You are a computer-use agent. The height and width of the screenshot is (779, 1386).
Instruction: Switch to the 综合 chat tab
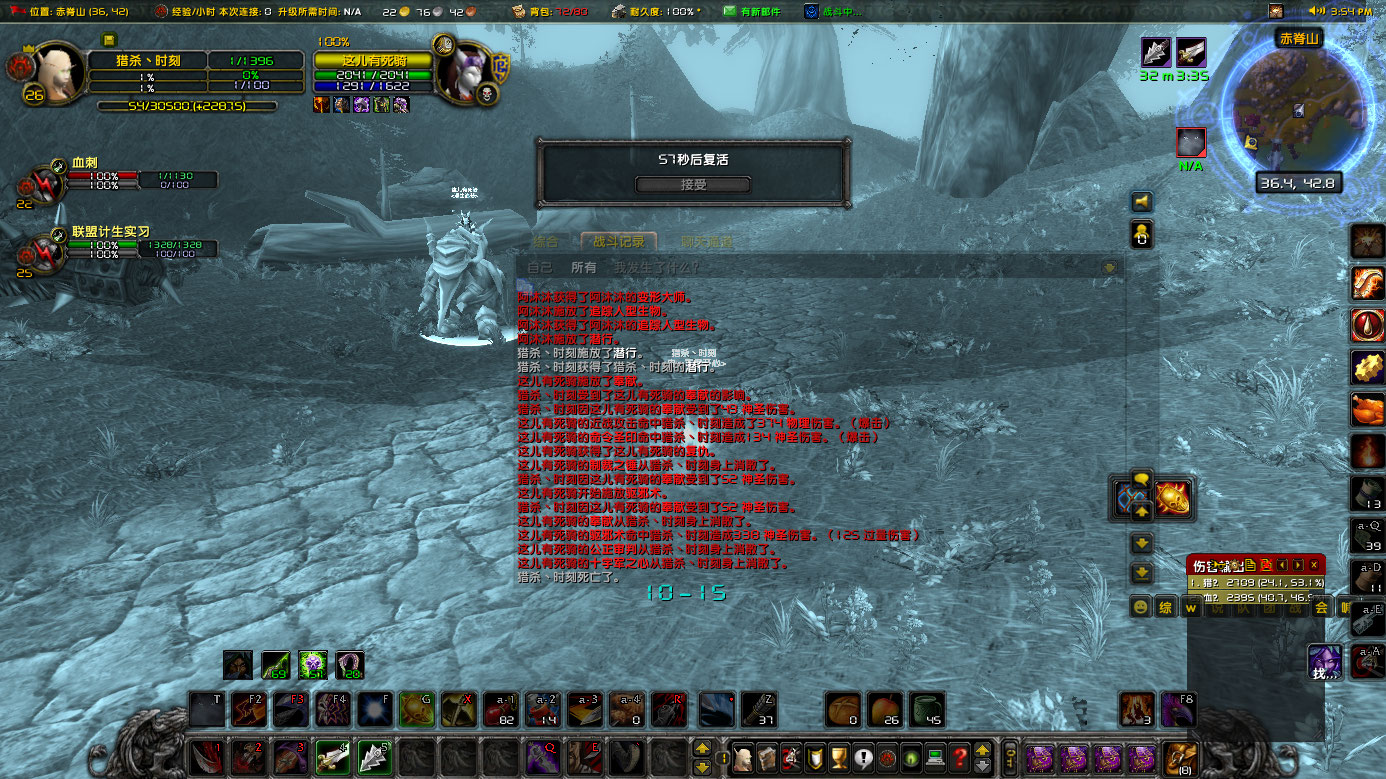[546, 241]
